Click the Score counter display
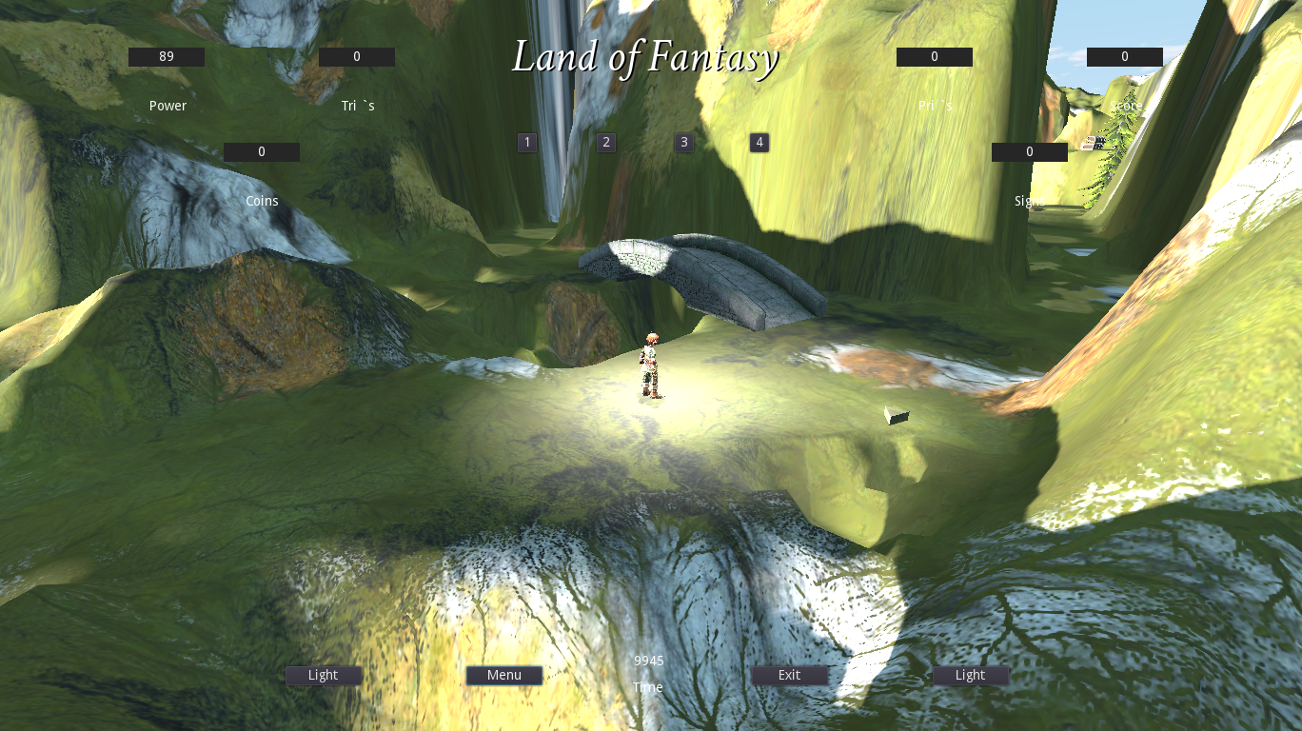 click(x=1125, y=56)
